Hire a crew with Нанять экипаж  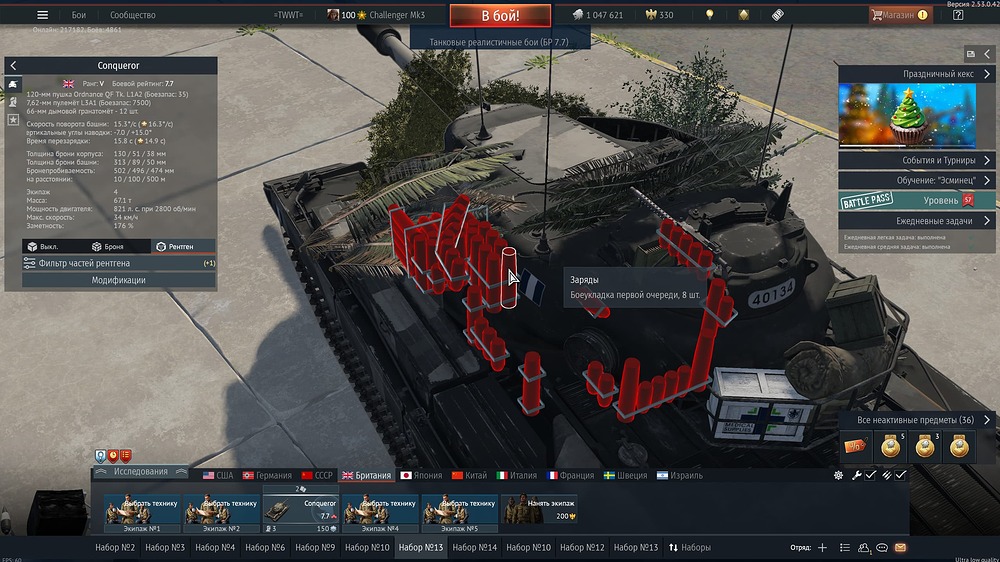pos(540,510)
